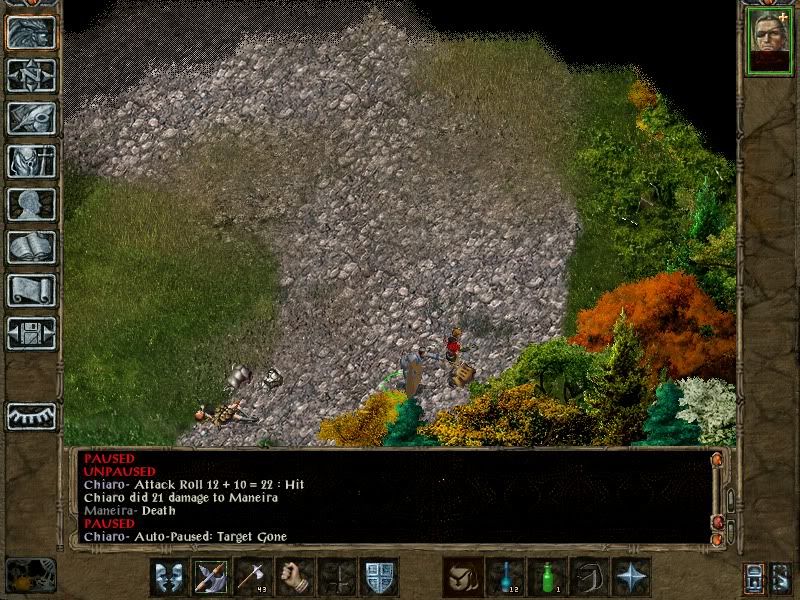Click the brown pouch quick slot
This screenshot has height=600, width=800.
[x=463, y=577]
